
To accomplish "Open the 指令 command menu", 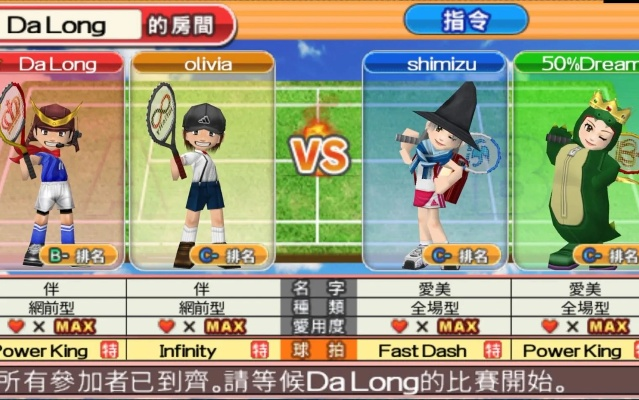I will click(x=466, y=19).
